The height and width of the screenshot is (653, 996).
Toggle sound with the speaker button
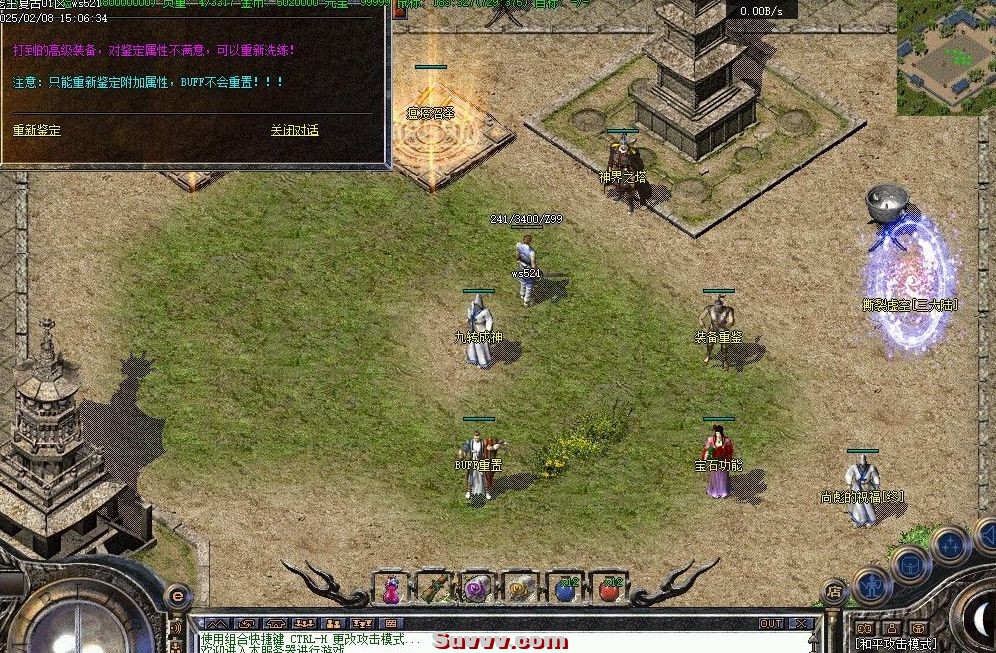click(177, 628)
